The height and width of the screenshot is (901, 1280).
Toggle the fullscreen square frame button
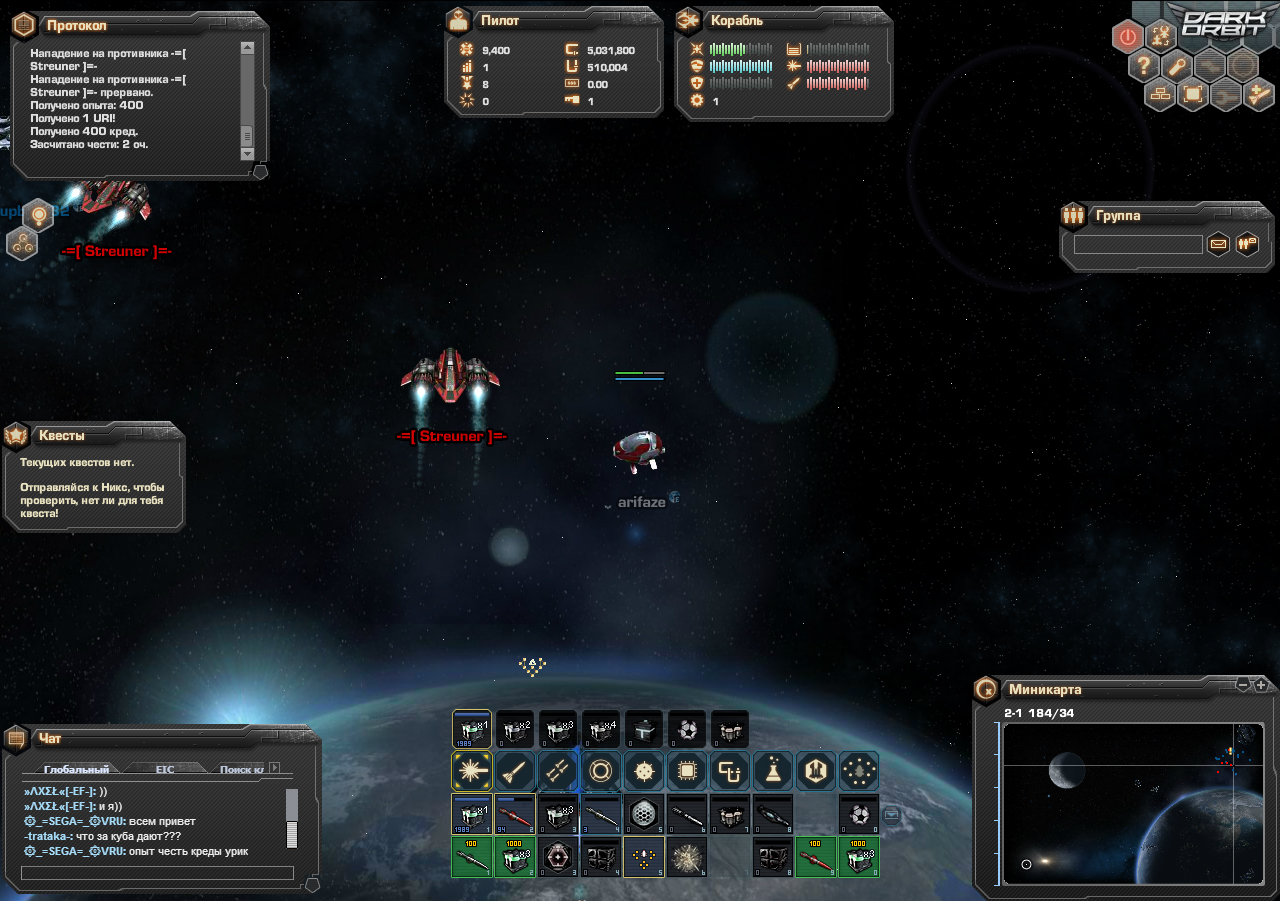(1192, 95)
